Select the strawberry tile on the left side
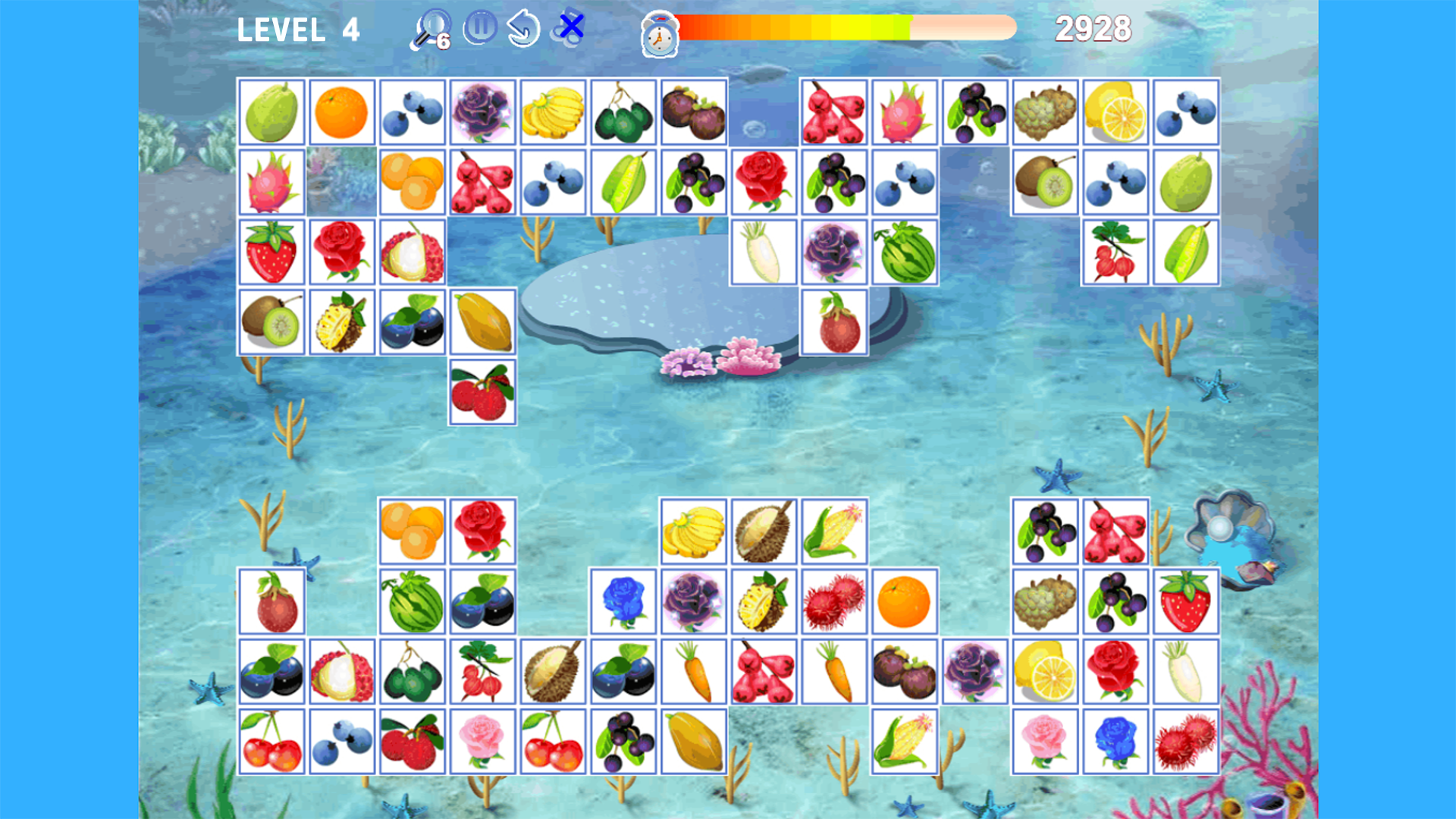Image resolution: width=1456 pixels, height=819 pixels. (271, 251)
